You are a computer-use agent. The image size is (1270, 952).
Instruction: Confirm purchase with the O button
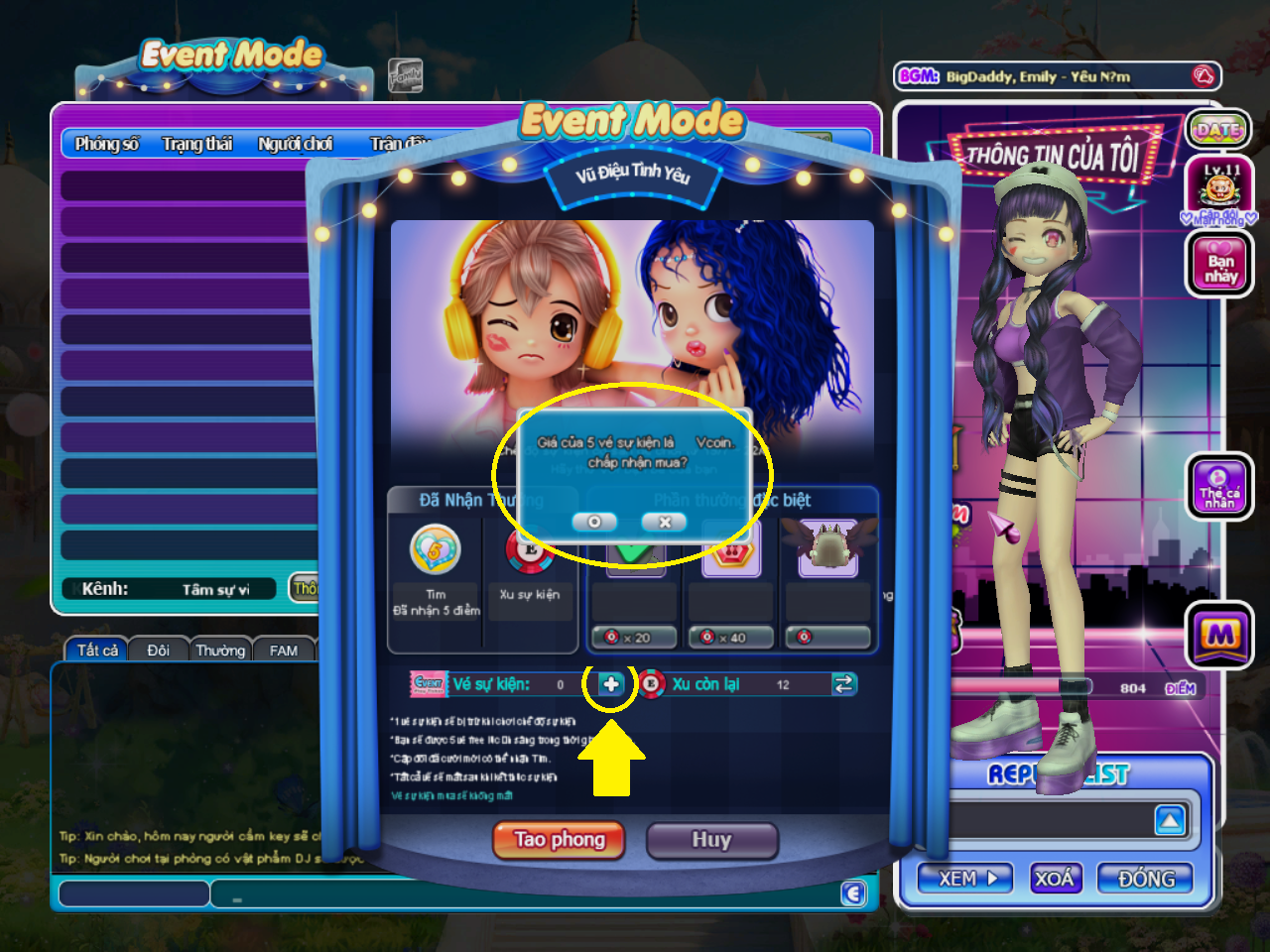pyautogui.click(x=594, y=522)
